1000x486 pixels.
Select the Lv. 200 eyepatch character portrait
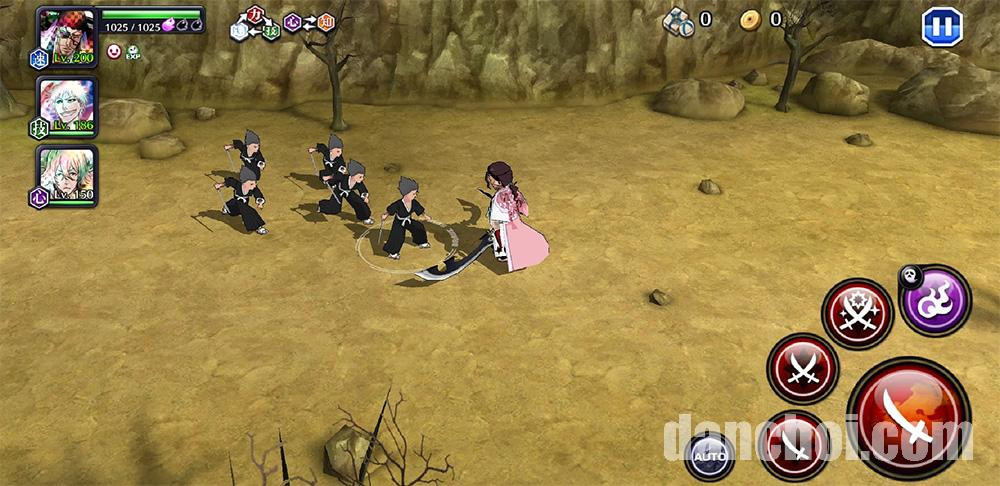66,36
